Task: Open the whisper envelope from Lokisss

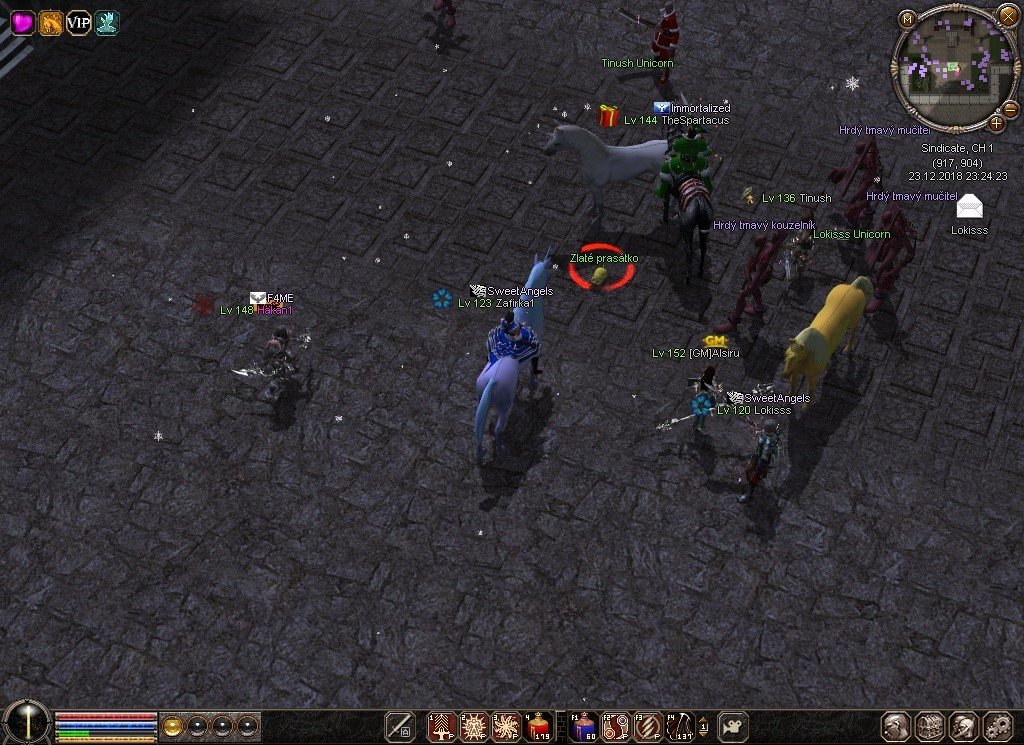Action: [969, 207]
